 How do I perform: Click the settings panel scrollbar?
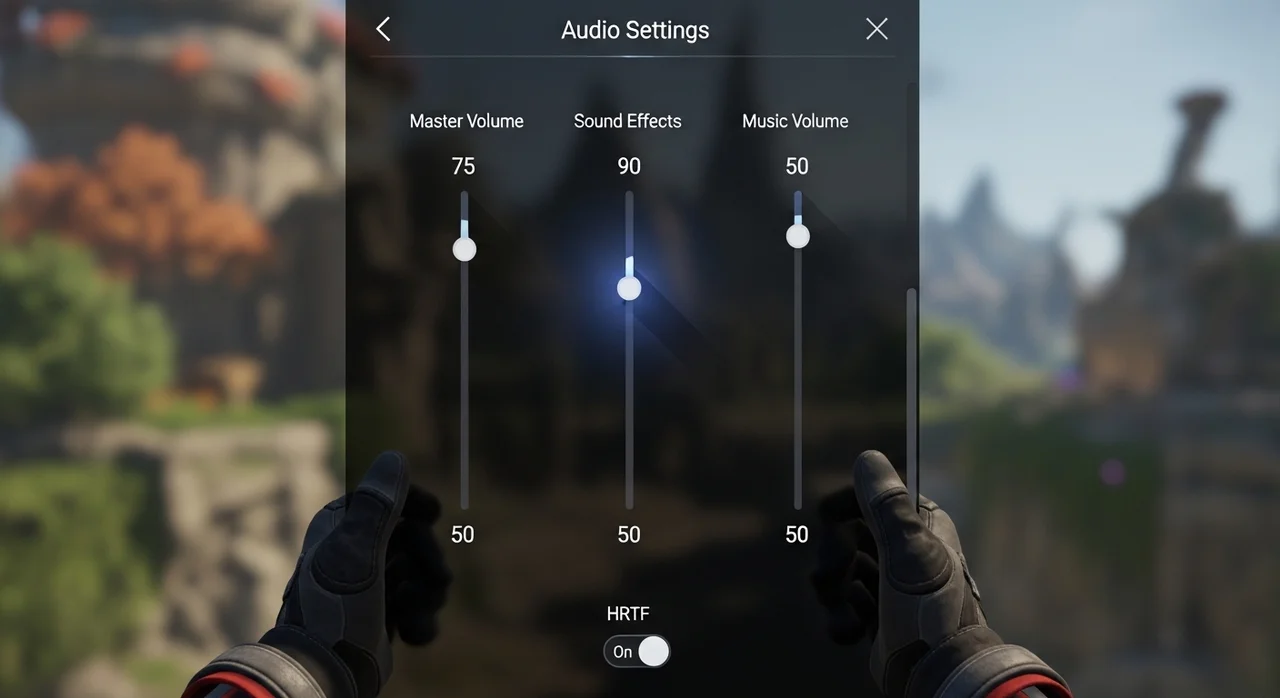(911, 400)
